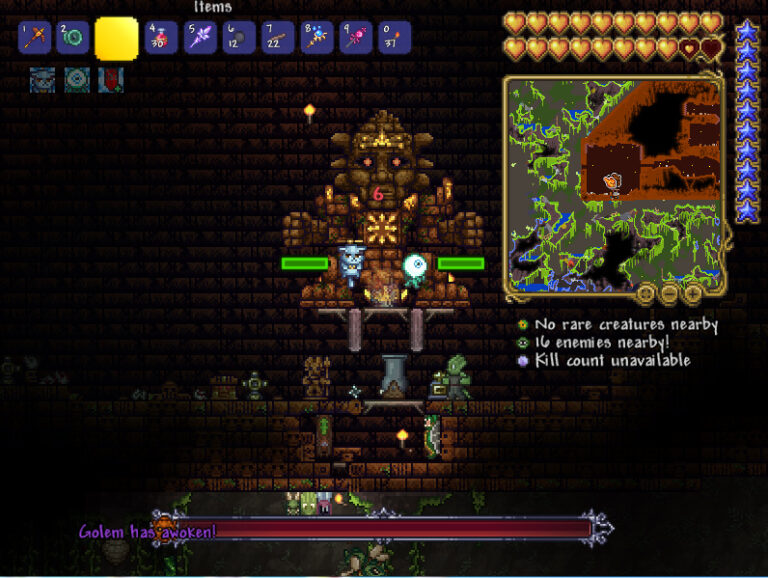The image size is (768, 578).
Task: Select the green yoyo in slot 2
Action: (75, 38)
